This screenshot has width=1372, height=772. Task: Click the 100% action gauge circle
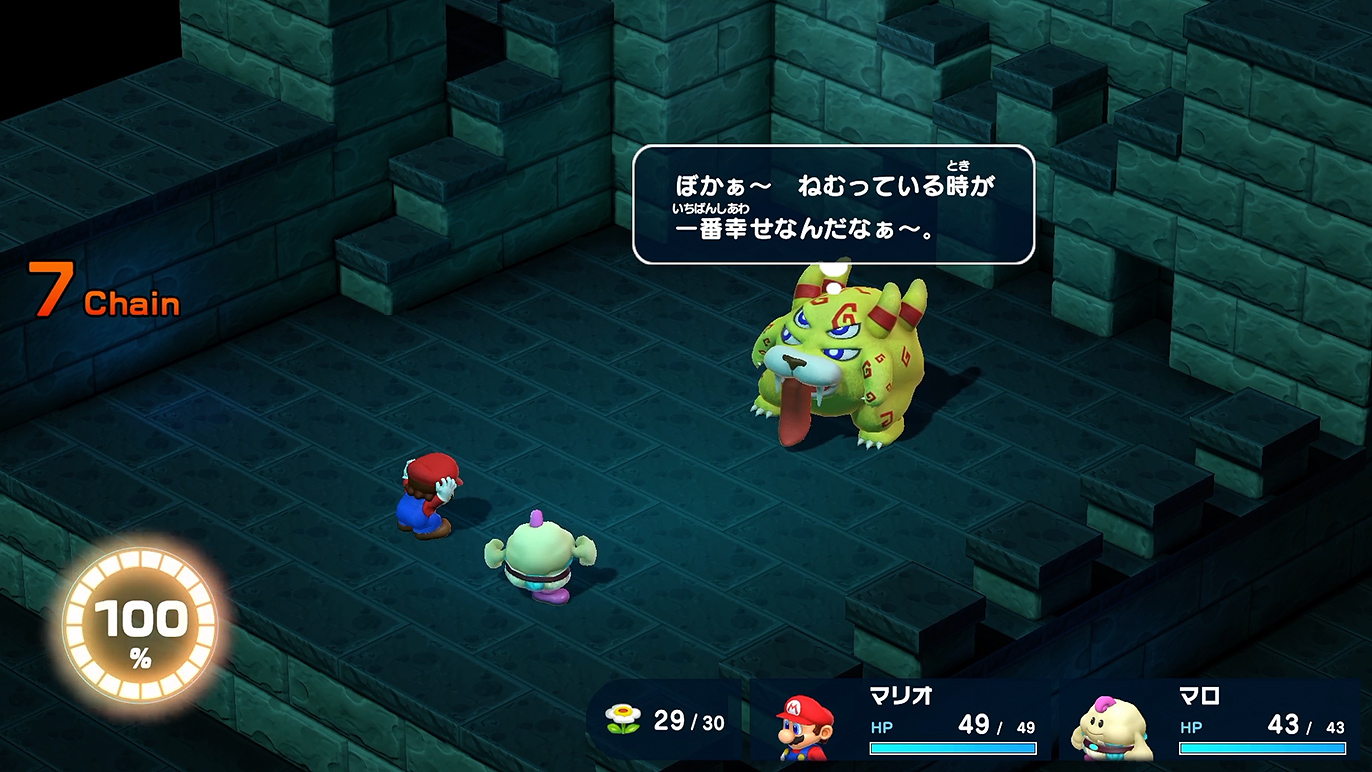140,627
